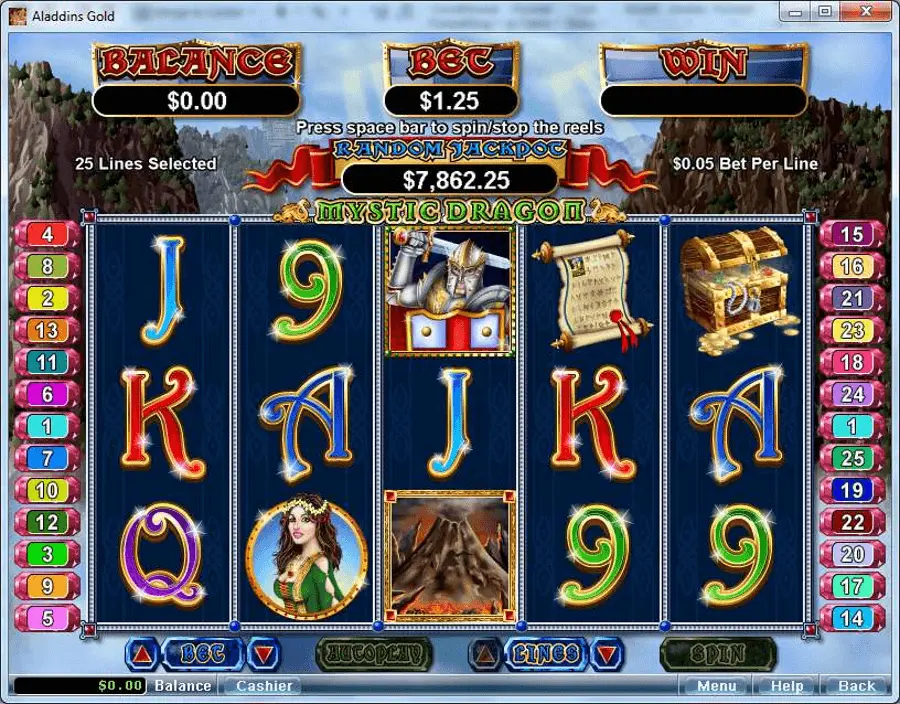The height and width of the screenshot is (704, 900).
Task: Go Back to the lobby
Action: [856, 686]
